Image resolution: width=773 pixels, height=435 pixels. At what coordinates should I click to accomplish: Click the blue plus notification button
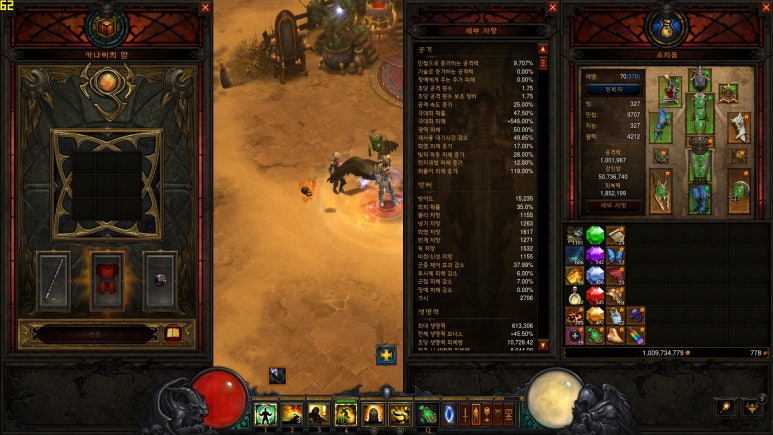point(386,354)
